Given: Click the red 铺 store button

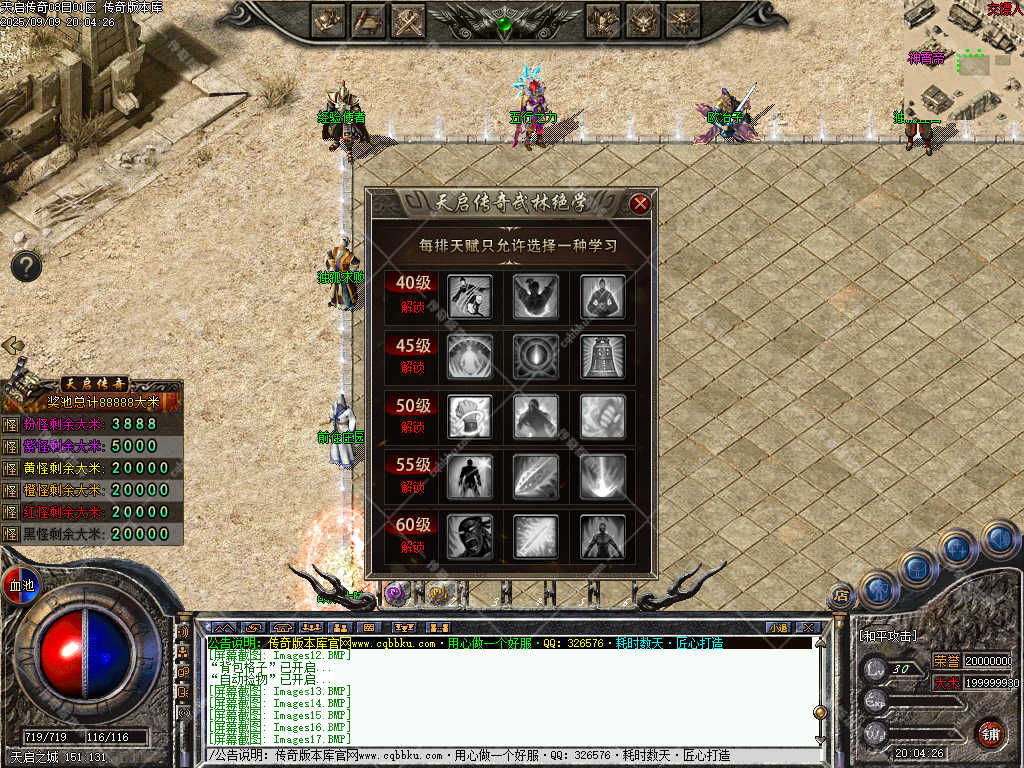Looking at the screenshot, I should click(990, 733).
